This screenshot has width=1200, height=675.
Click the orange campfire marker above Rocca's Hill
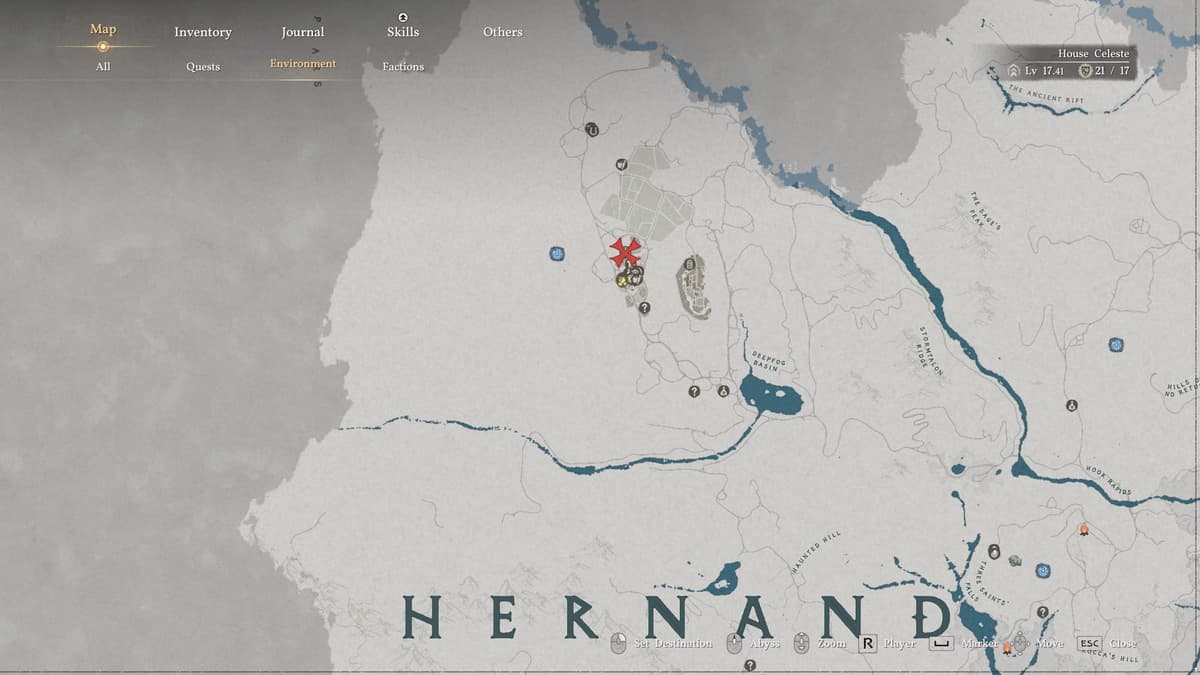1082,530
